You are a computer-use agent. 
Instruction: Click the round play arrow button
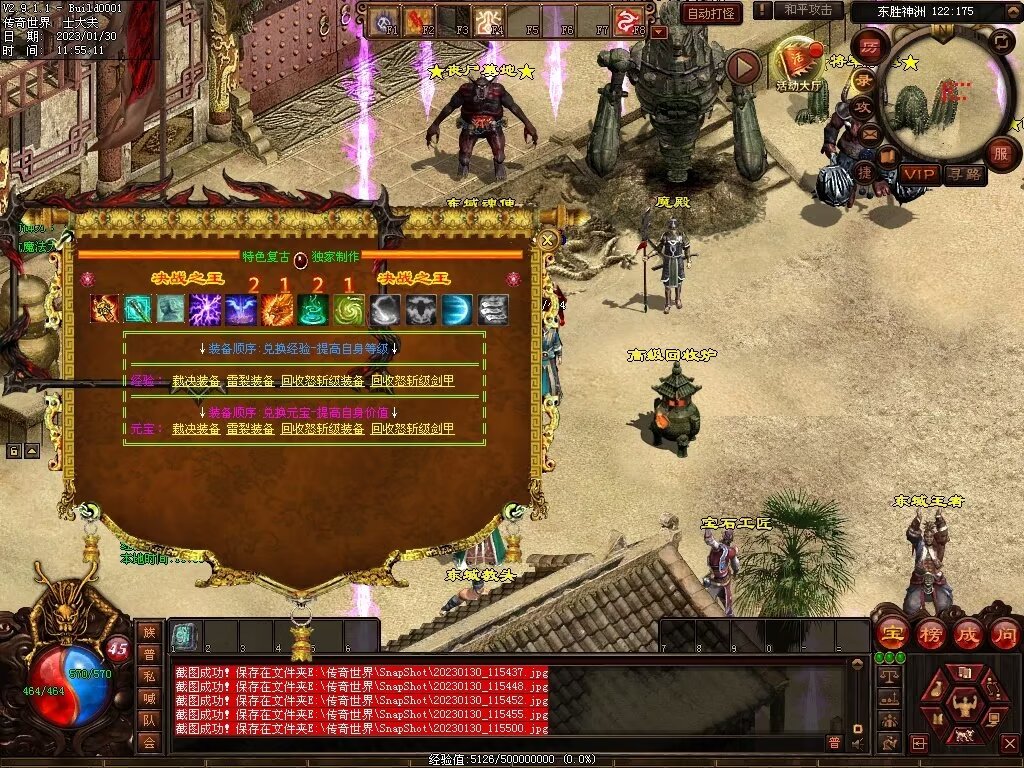[743, 67]
